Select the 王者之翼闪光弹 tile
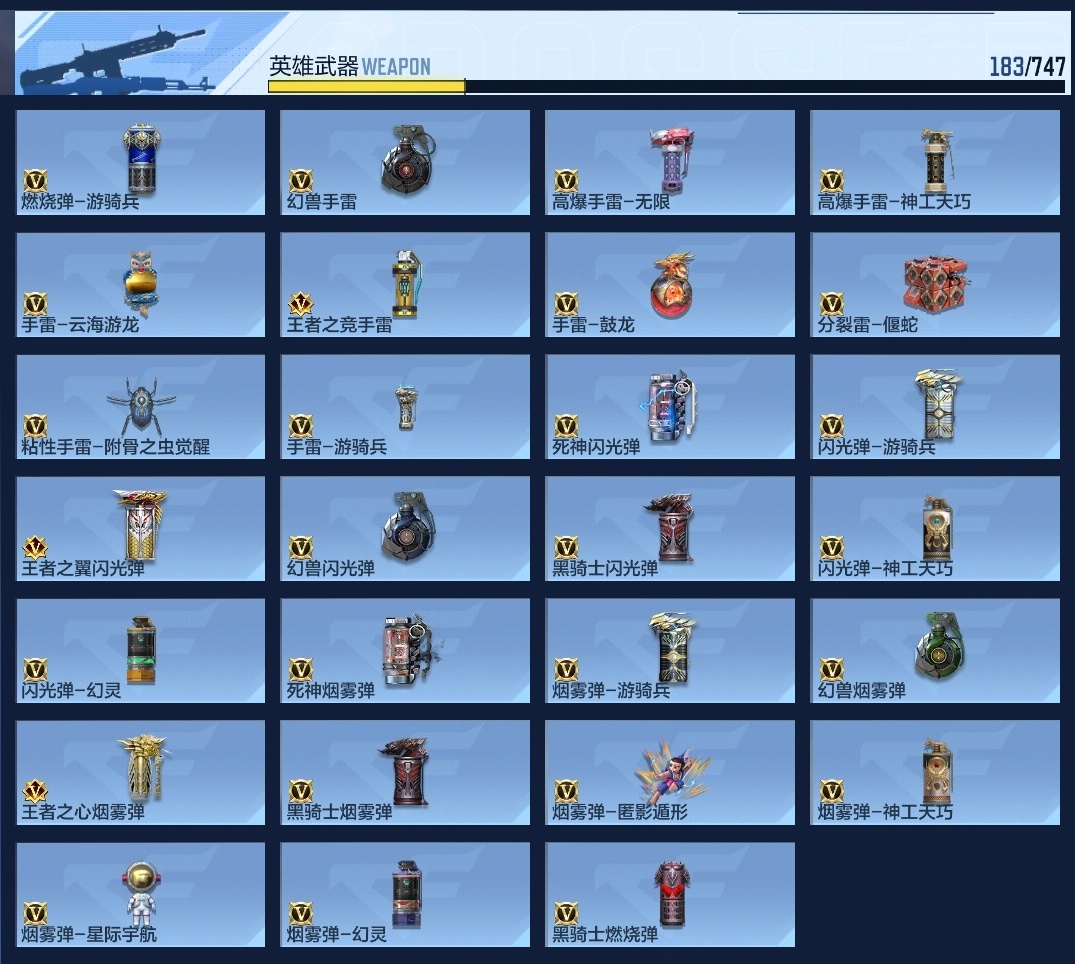Viewport: 1075px width, 964px height. tap(141, 529)
